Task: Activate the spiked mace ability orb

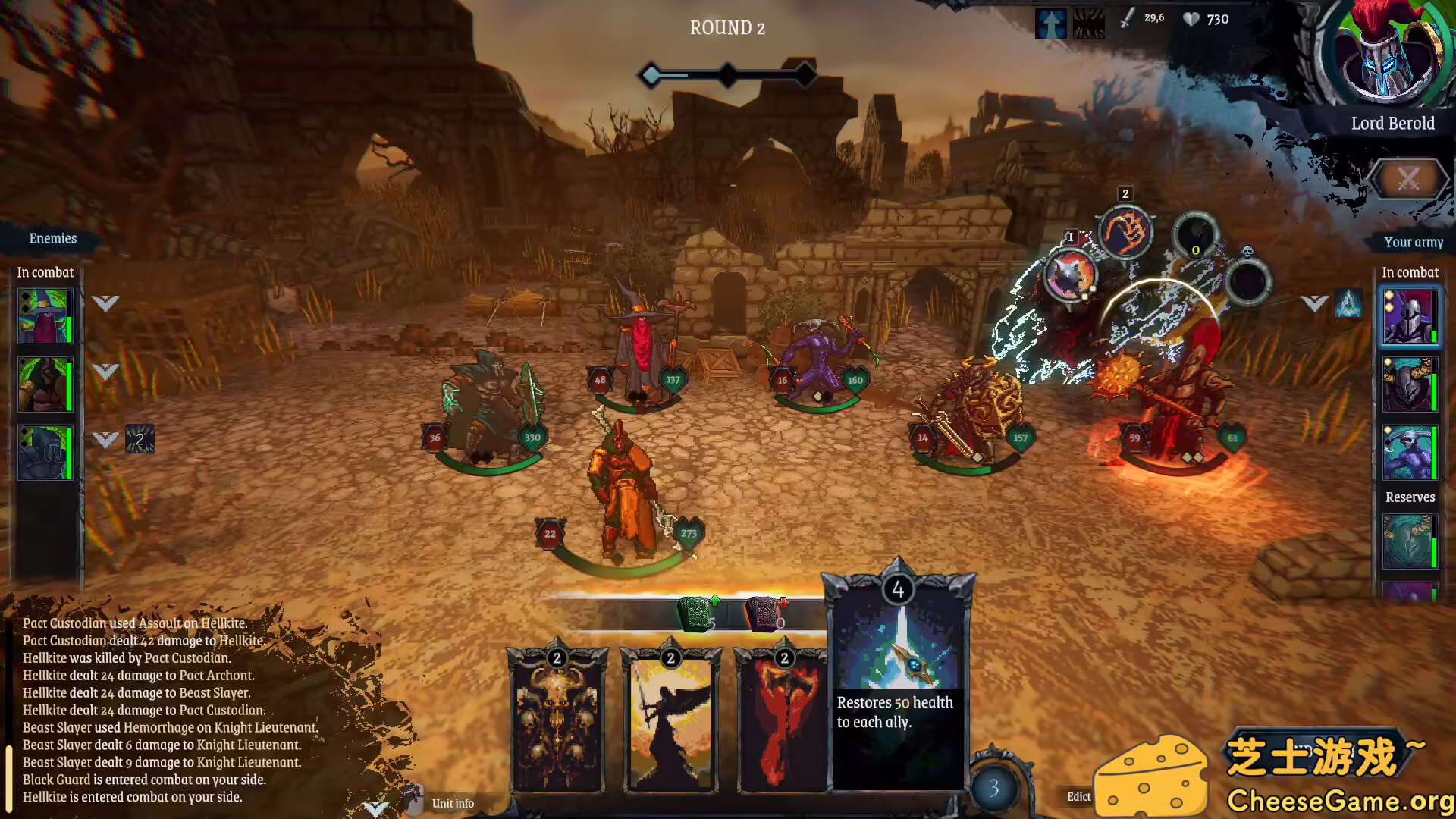Action: coord(1070,276)
